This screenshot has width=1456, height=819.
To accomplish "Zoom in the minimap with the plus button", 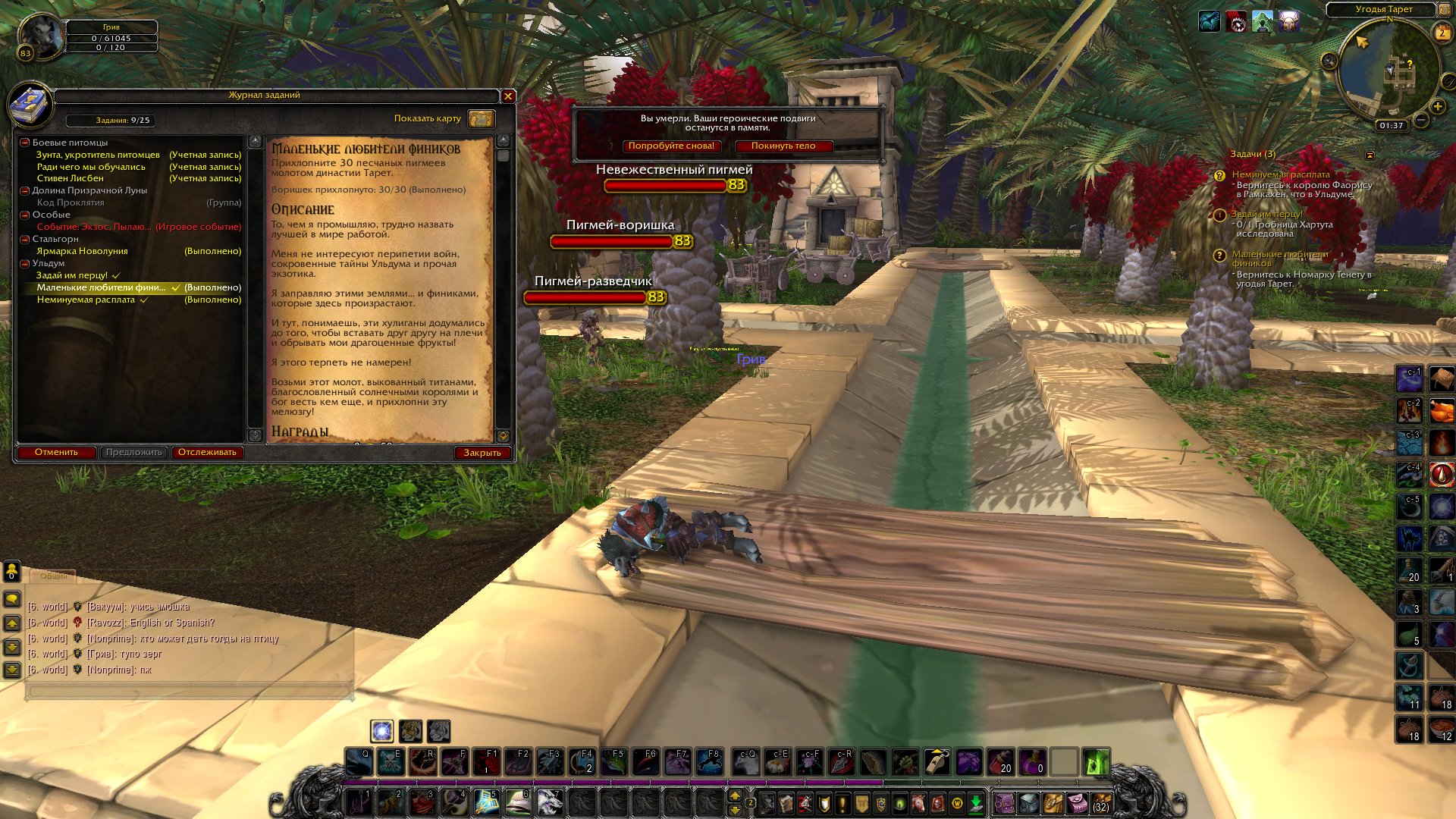I will click(1437, 106).
